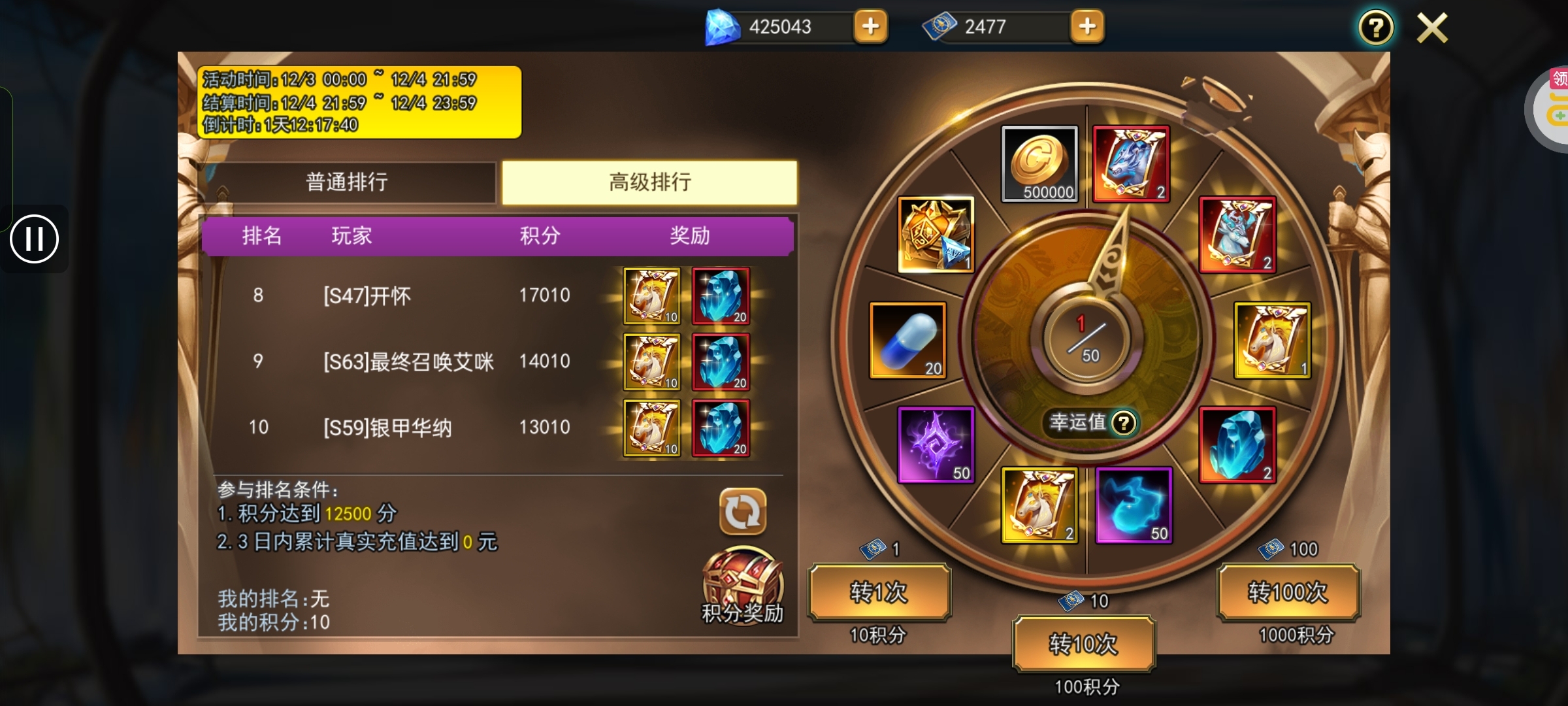Click the refresh icon on the leaderboard panel
This screenshot has width=1568, height=706.
tap(742, 513)
